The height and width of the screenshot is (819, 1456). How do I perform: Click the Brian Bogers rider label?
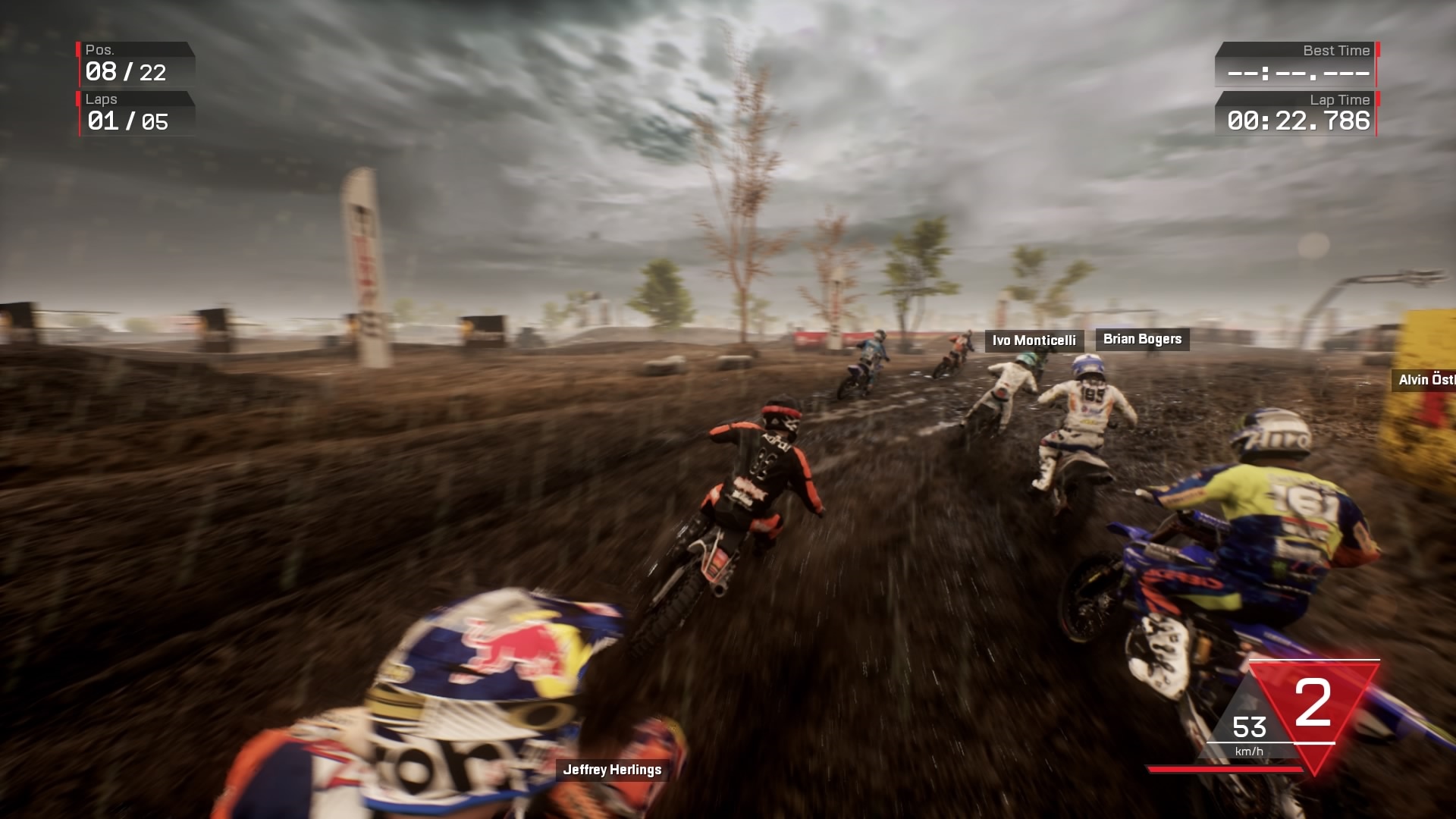coord(1141,339)
